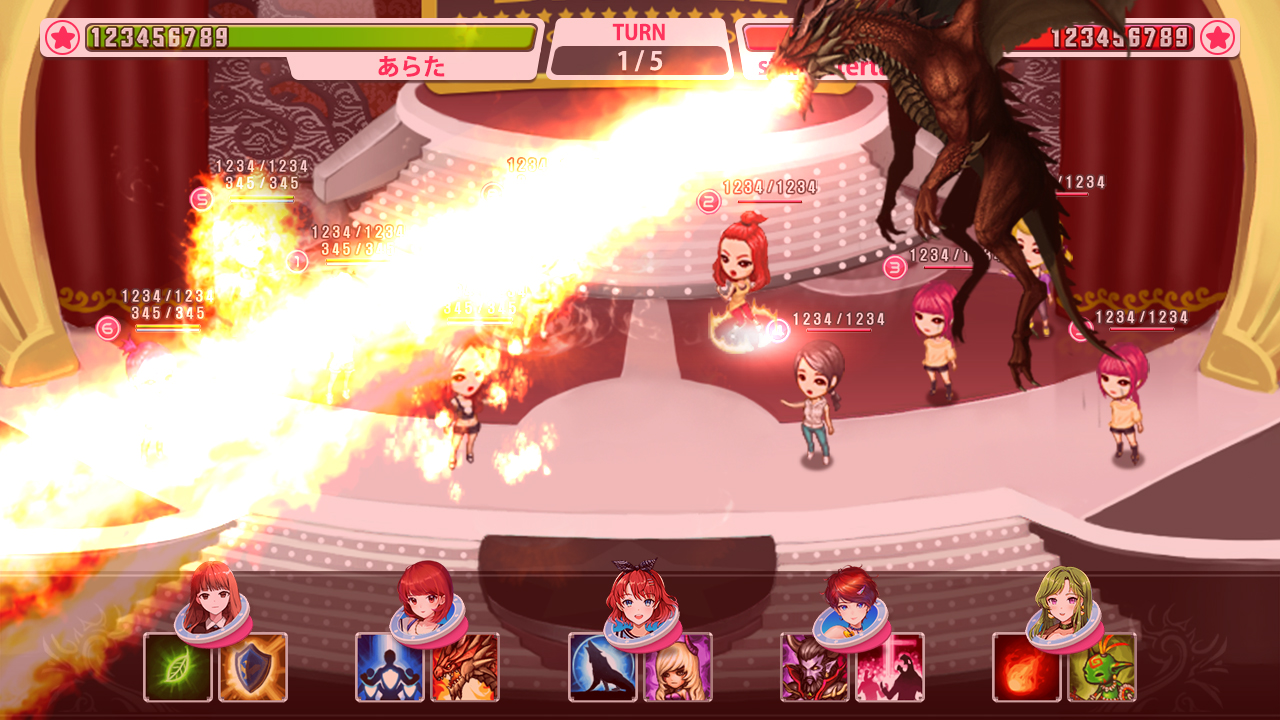
Task: Open the enemy nameplate beside the dragon
Action: point(810,66)
